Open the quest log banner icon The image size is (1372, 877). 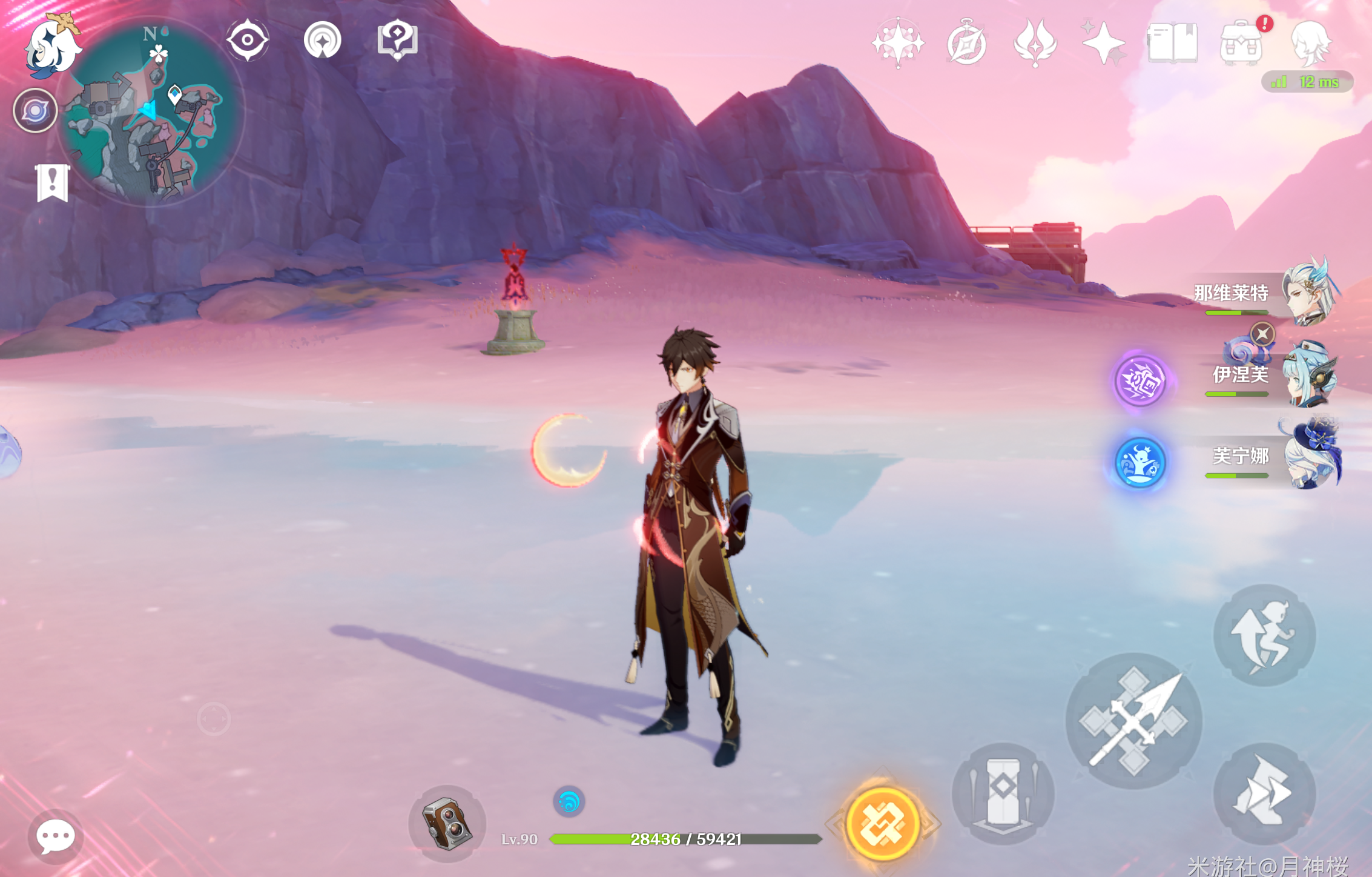[x=52, y=182]
